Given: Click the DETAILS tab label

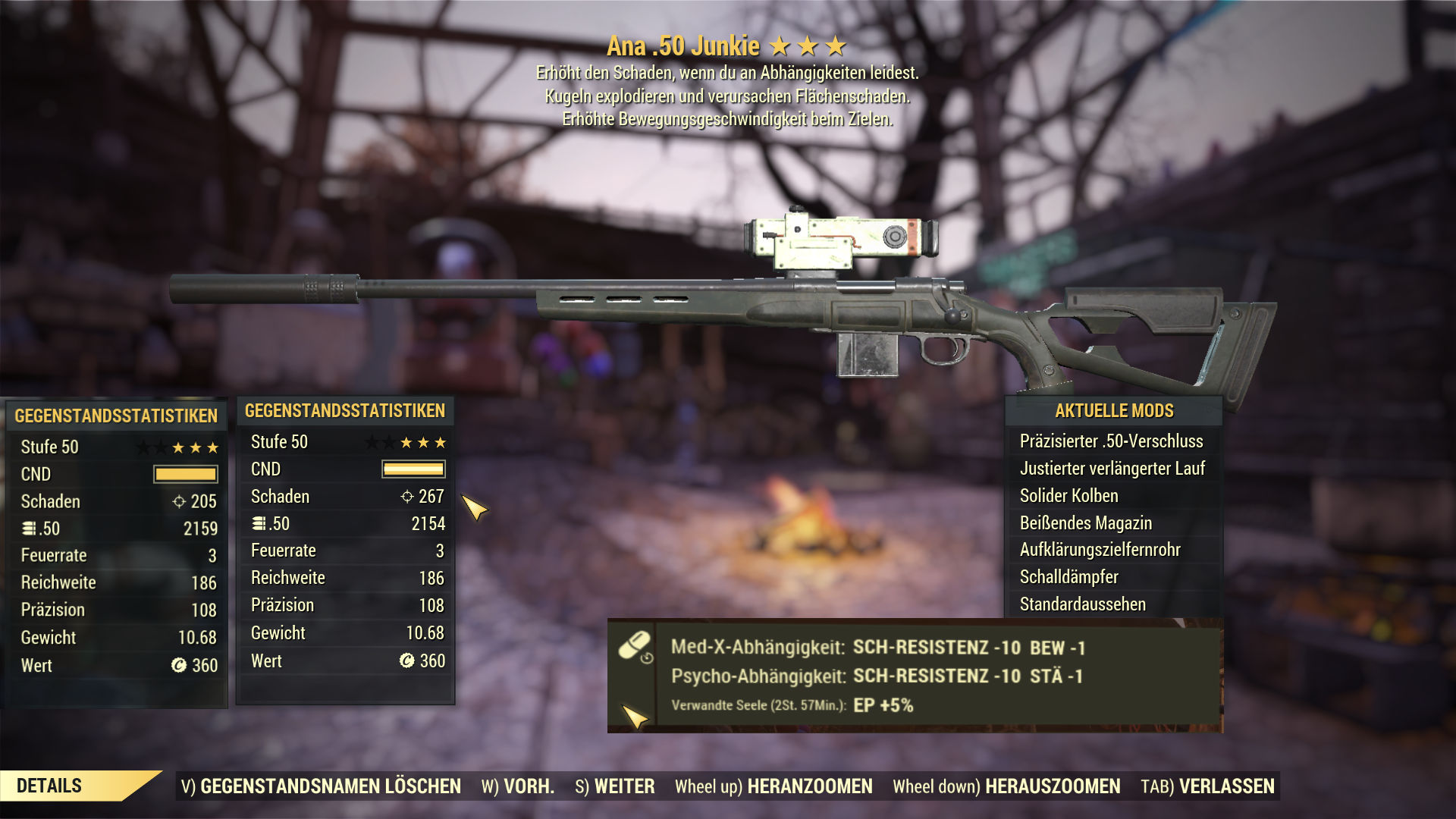Looking at the screenshot, I should (x=49, y=786).
